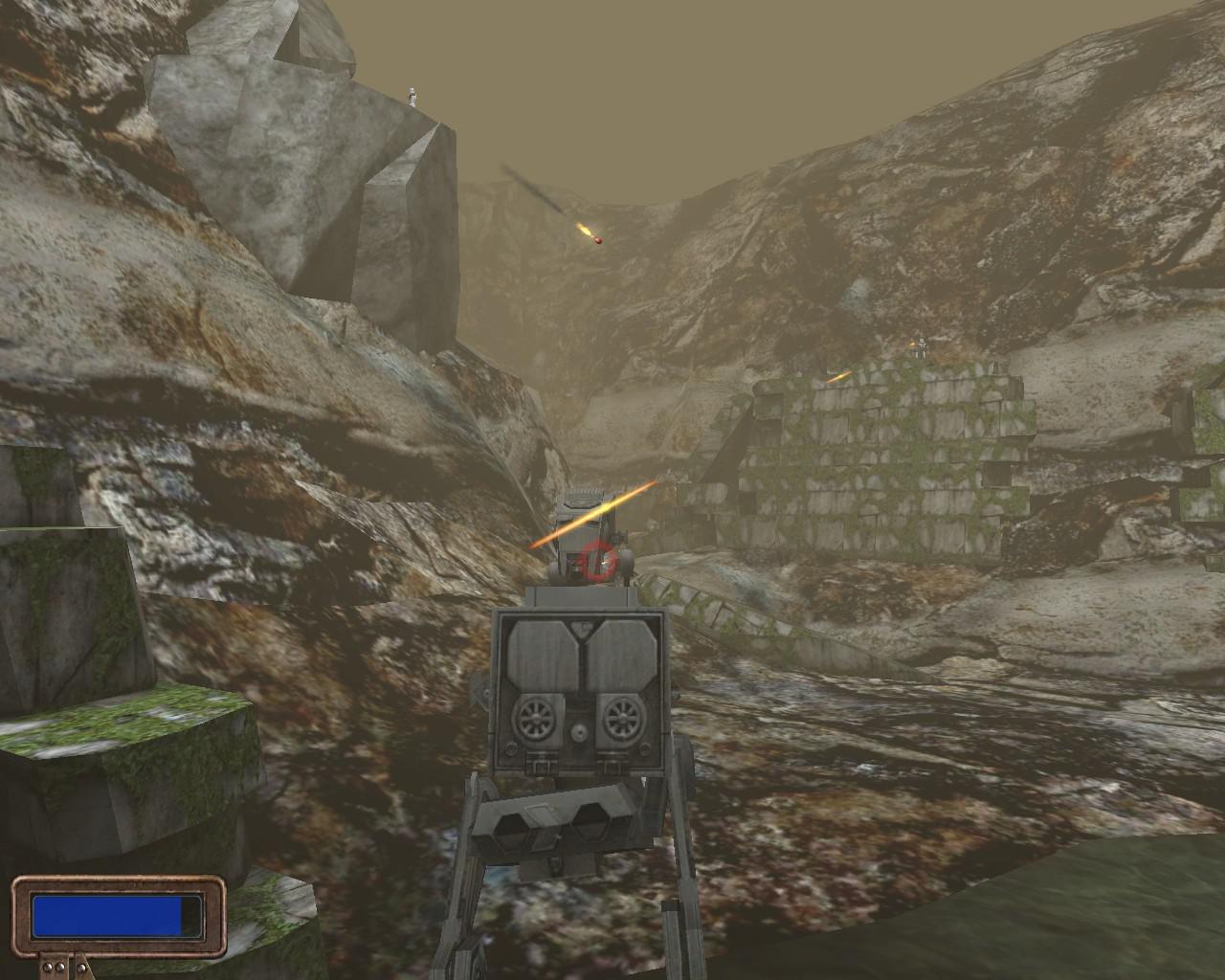Click the right vent grille on the walker body
Image resolution: width=1225 pixels, height=980 pixels.
620,718
